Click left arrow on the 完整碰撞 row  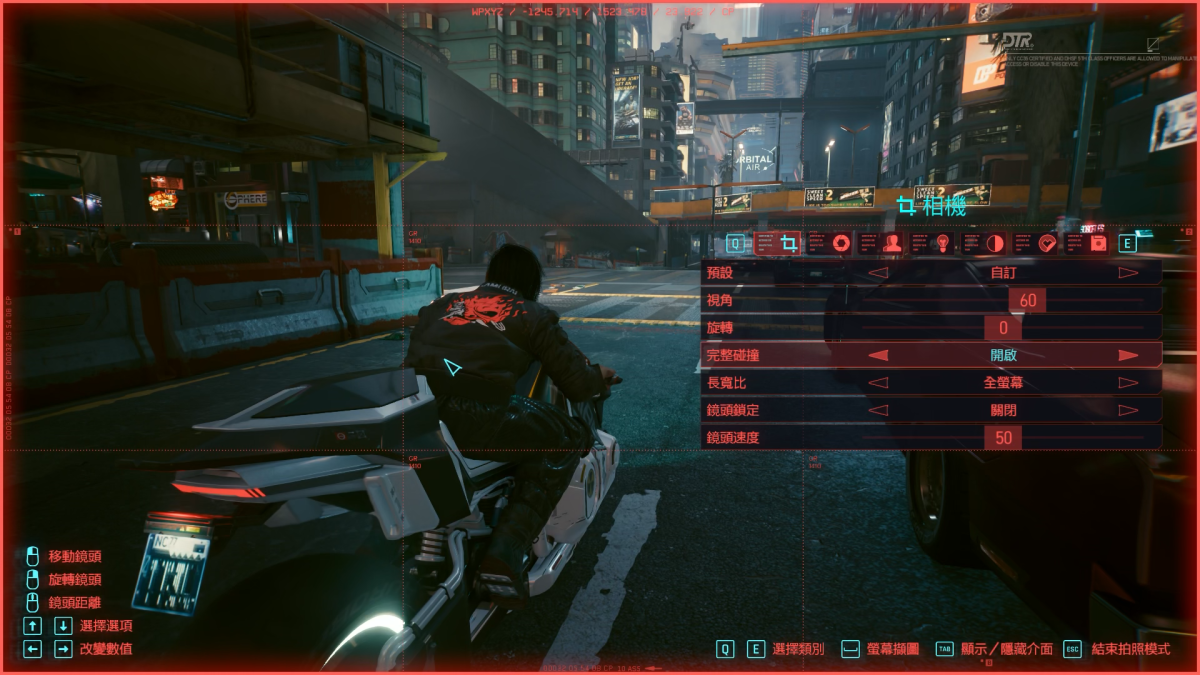point(877,355)
